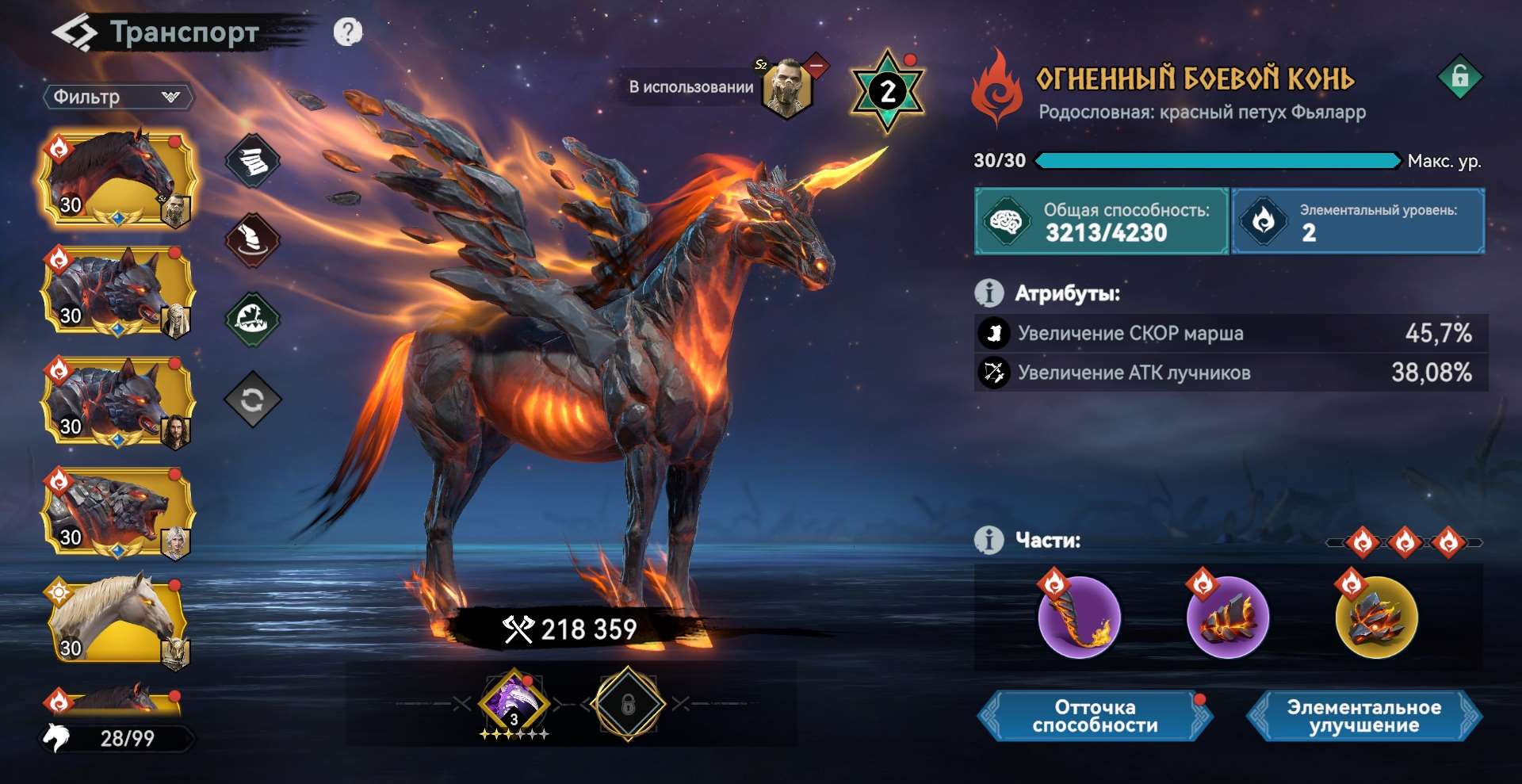Select the flaming tail part slot
Viewport: 1522px width, 784px height.
pos(1079,618)
